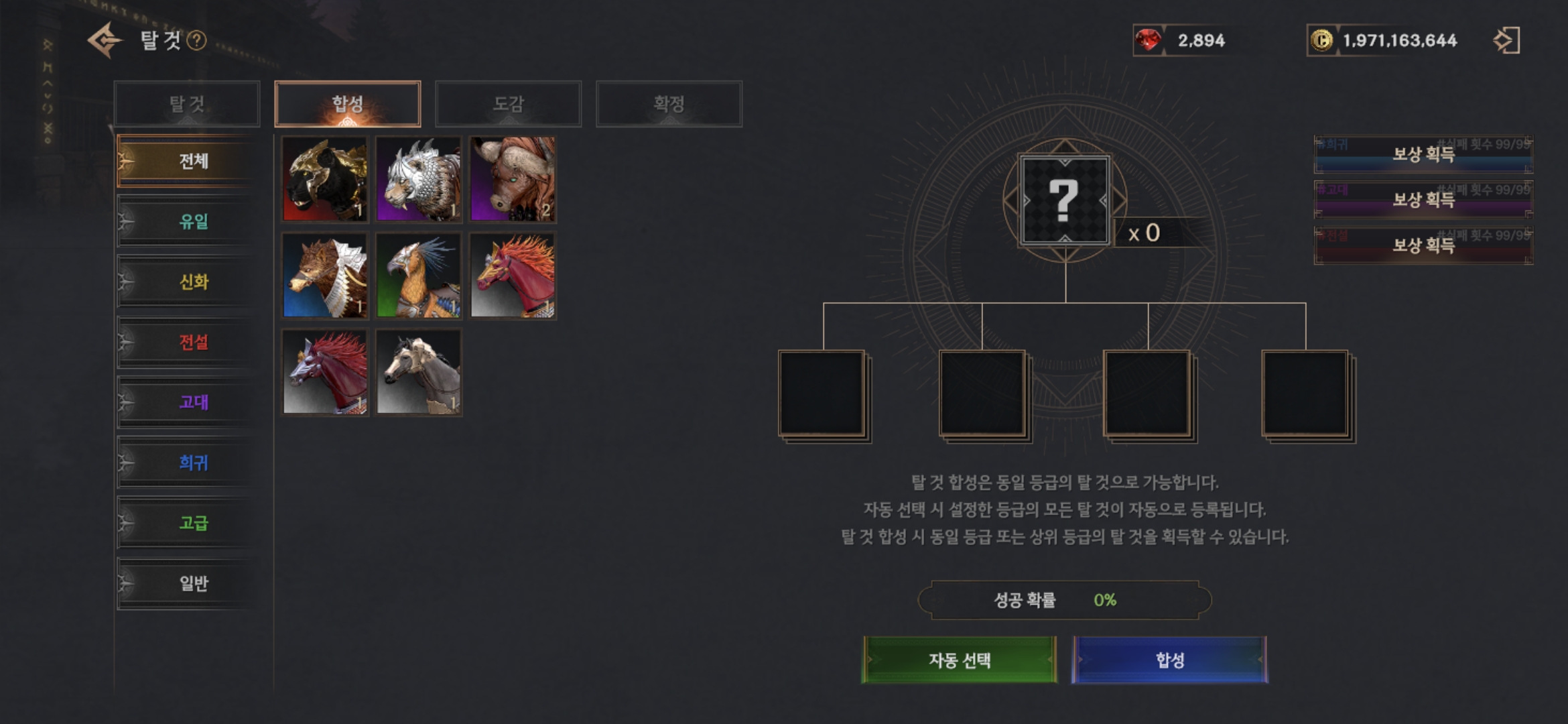
Task: Click the 자동 선택 button
Action: click(x=959, y=660)
